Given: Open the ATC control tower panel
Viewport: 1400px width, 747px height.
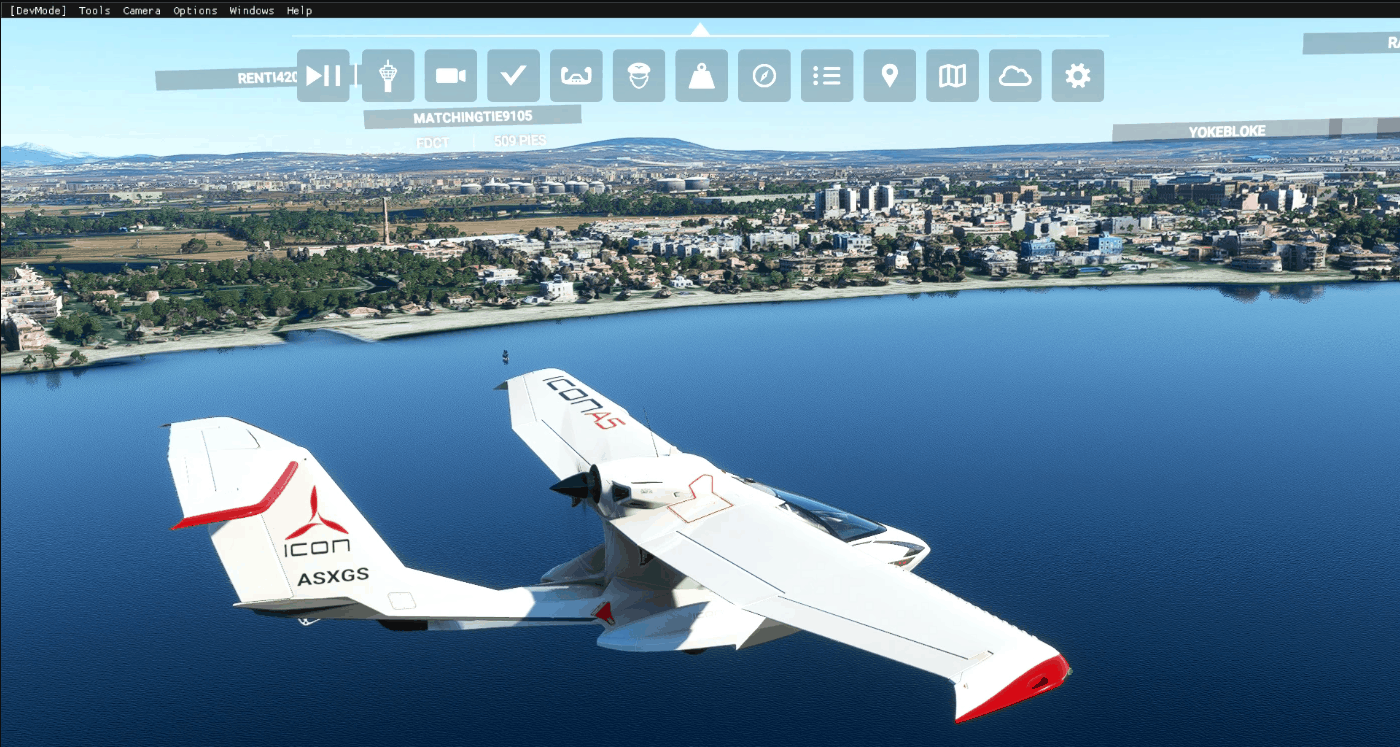Looking at the screenshot, I should [388, 76].
